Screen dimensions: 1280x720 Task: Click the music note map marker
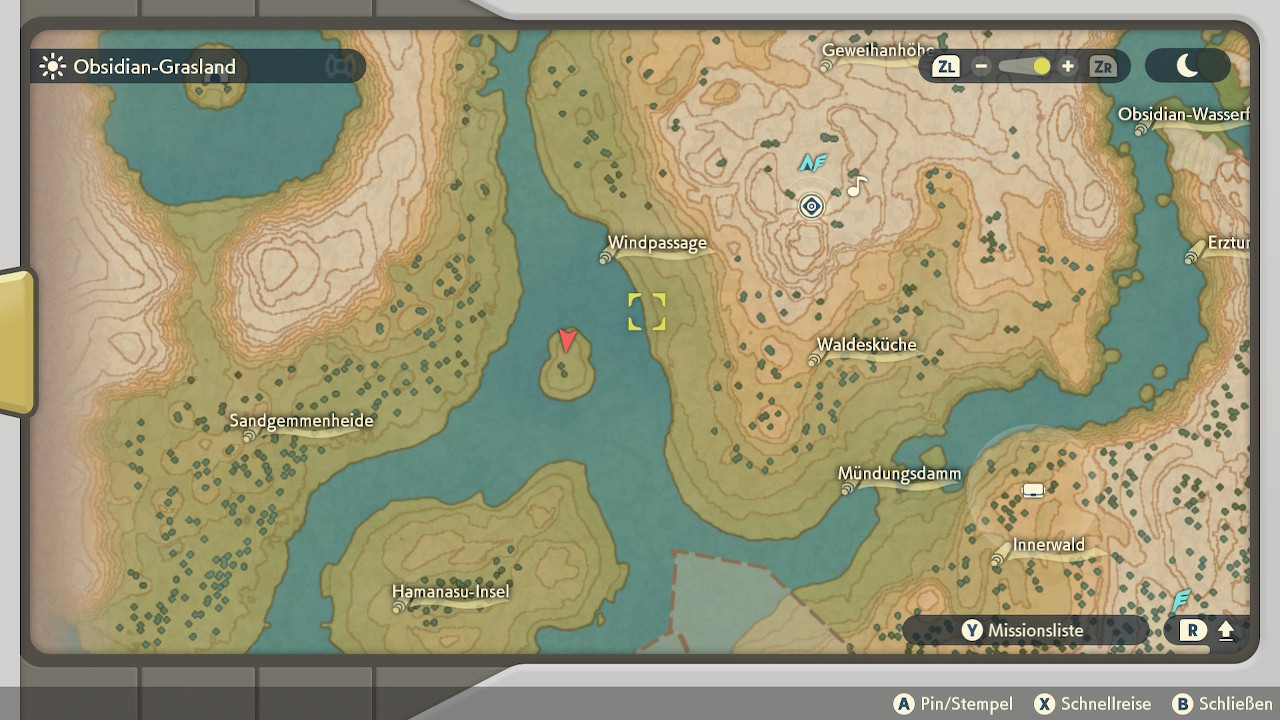tap(857, 186)
